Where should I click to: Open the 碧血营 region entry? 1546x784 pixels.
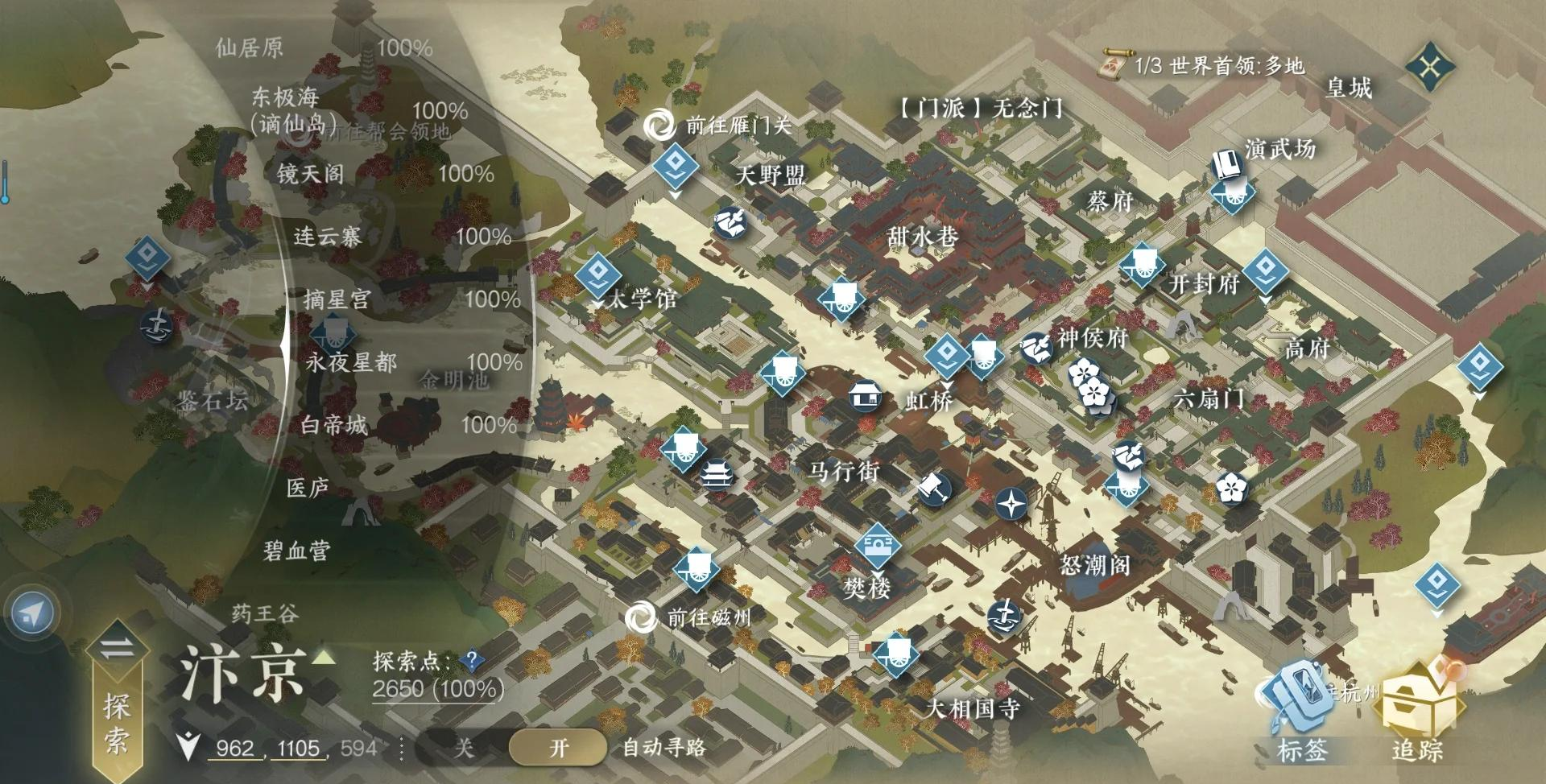(x=297, y=551)
